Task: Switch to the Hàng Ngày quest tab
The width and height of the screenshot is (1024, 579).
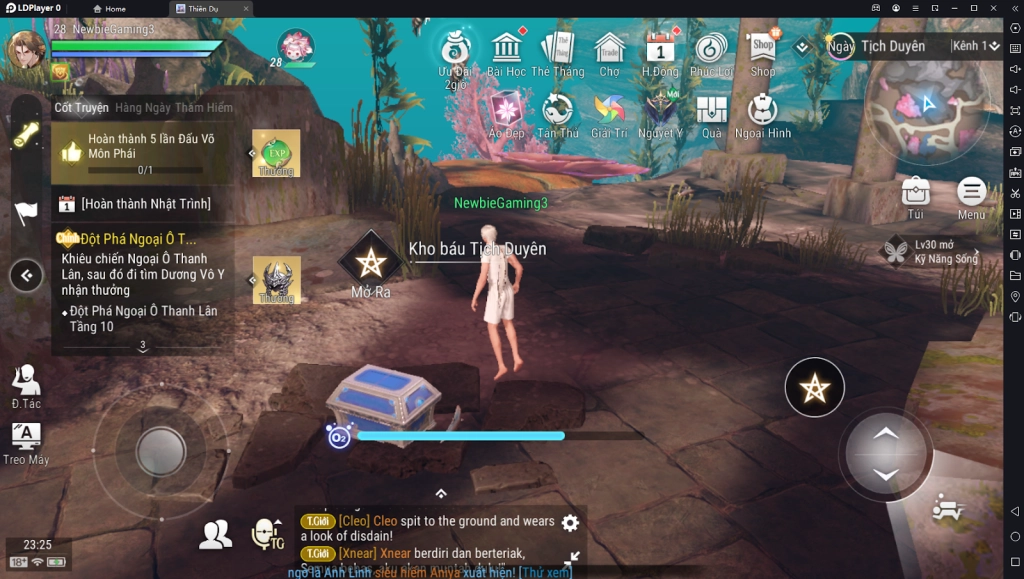Action: 142,108
